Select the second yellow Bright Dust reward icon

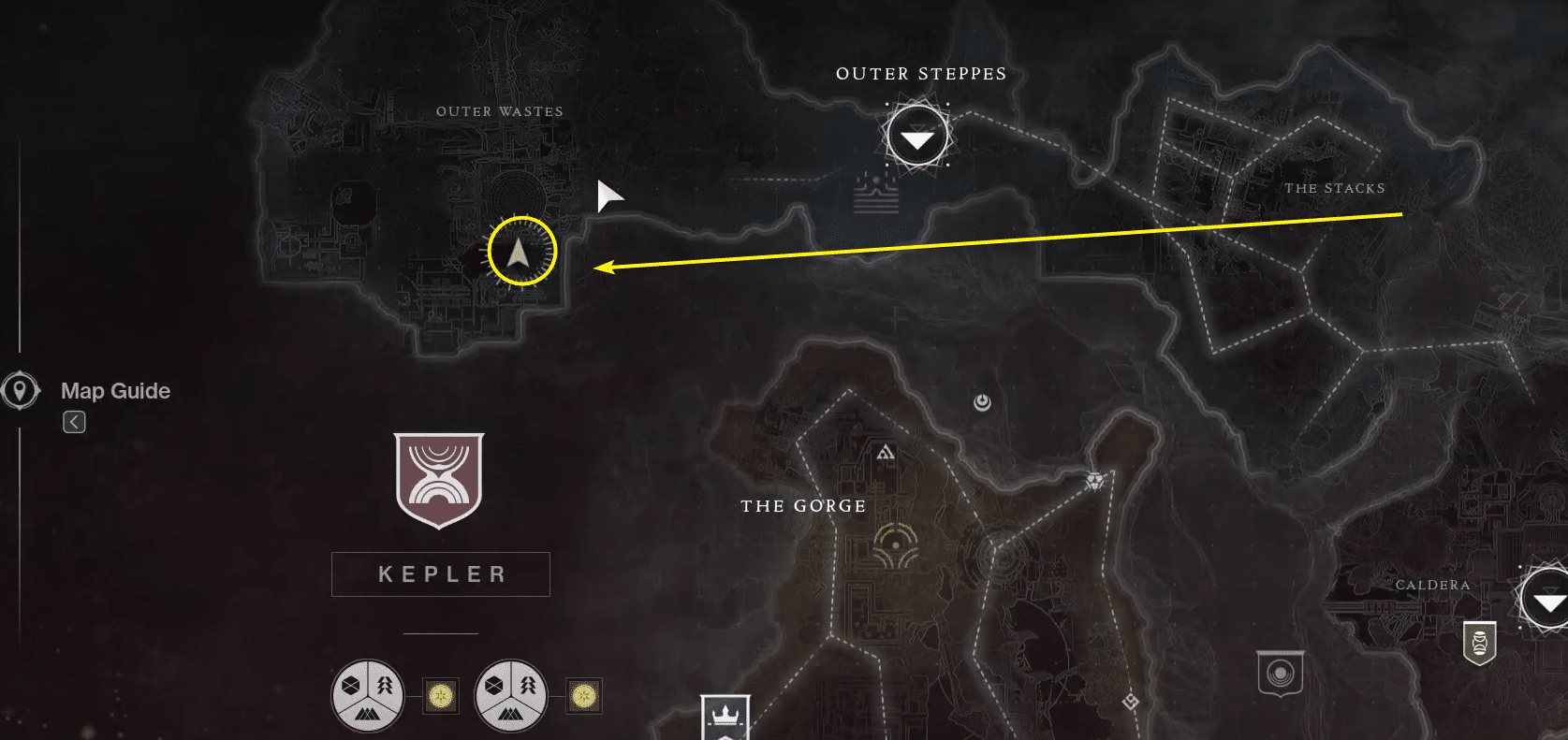[582, 695]
